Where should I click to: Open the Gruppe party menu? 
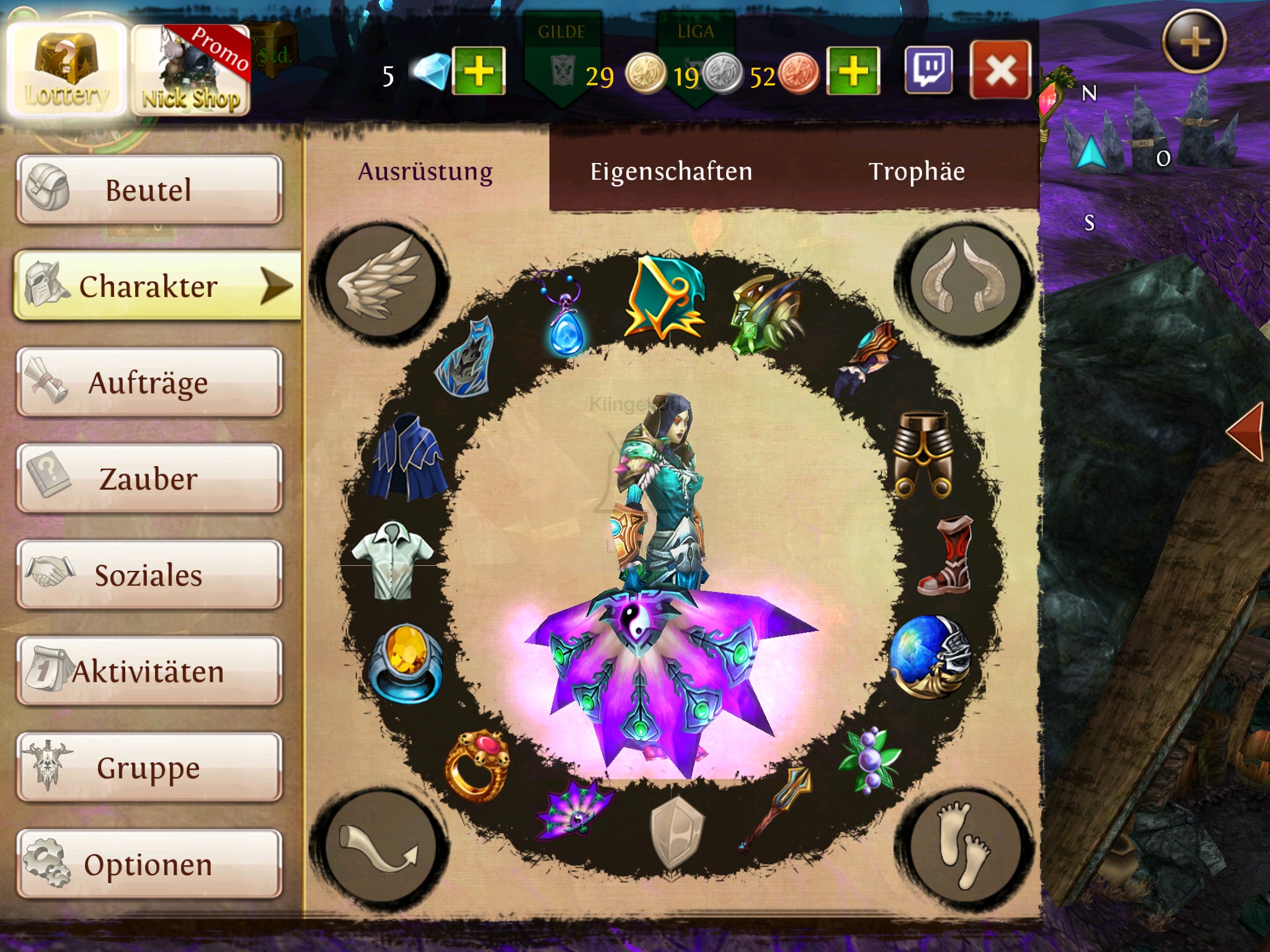click(149, 768)
